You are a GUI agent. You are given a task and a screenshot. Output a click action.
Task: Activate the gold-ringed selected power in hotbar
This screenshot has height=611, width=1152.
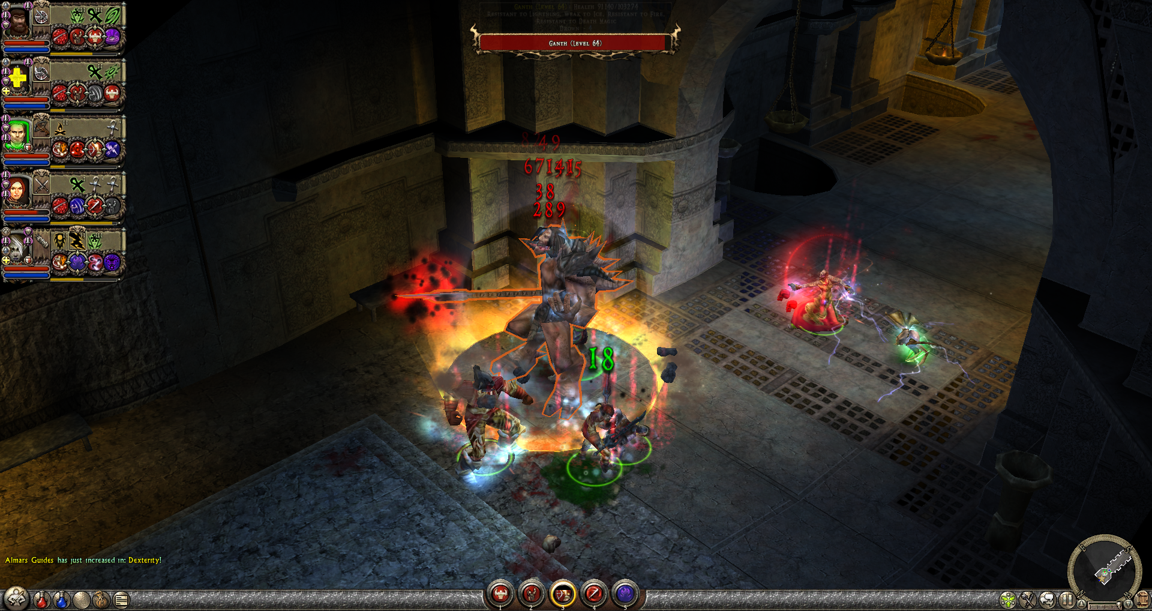(x=563, y=594)
